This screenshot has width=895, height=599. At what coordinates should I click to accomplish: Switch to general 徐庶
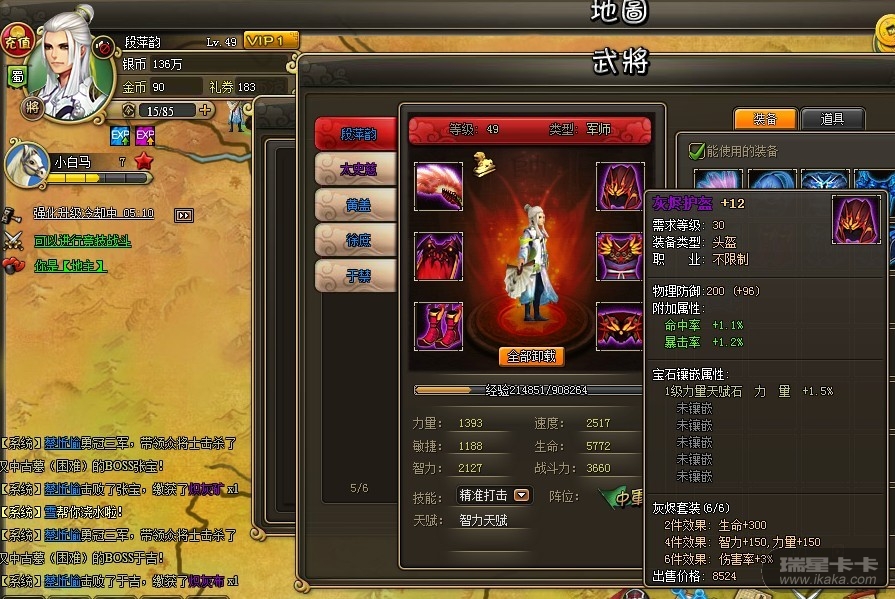pyautogui.click(x=356, y=240)
